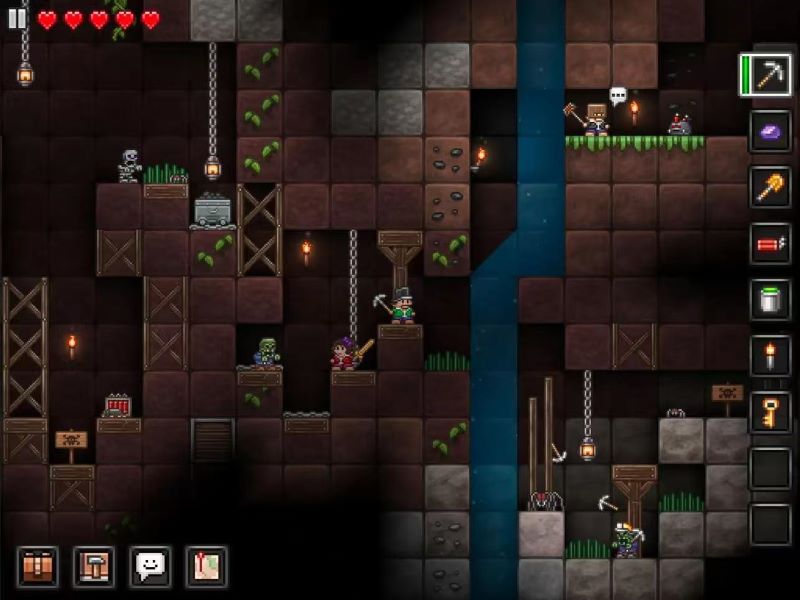The width and height of the screenshot is (800, 600).
Task: Select the torch hotbar slot
Action: tap(770, 356)
